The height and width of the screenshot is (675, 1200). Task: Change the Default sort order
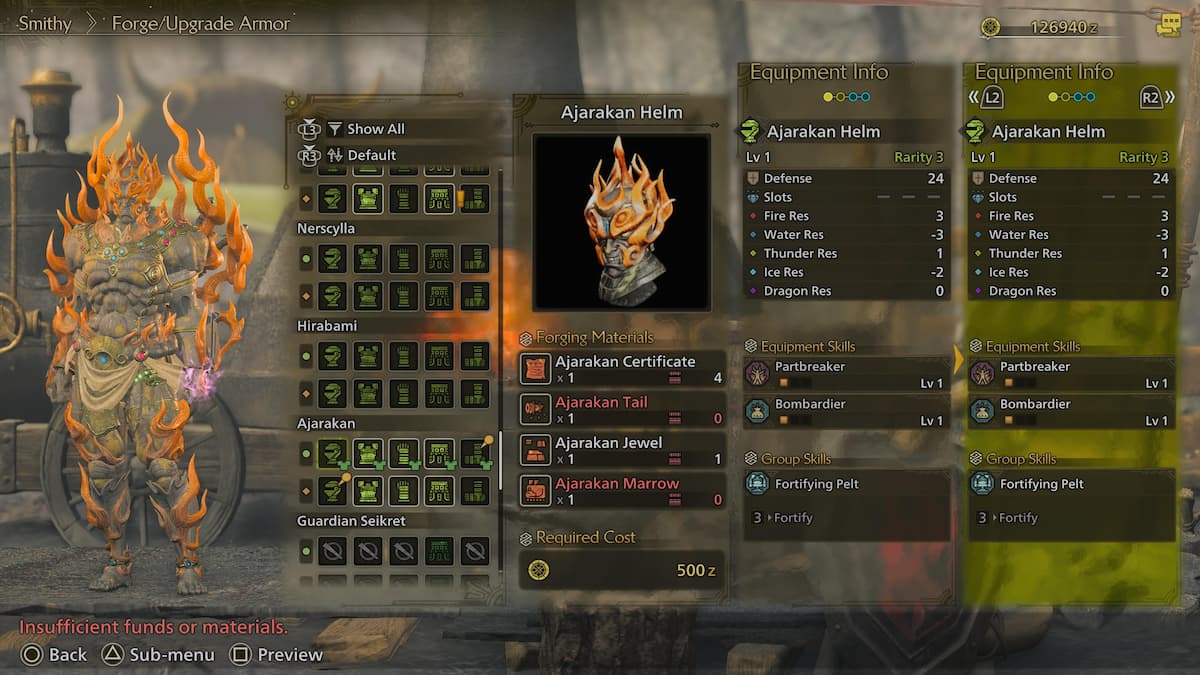pos(371,155)
